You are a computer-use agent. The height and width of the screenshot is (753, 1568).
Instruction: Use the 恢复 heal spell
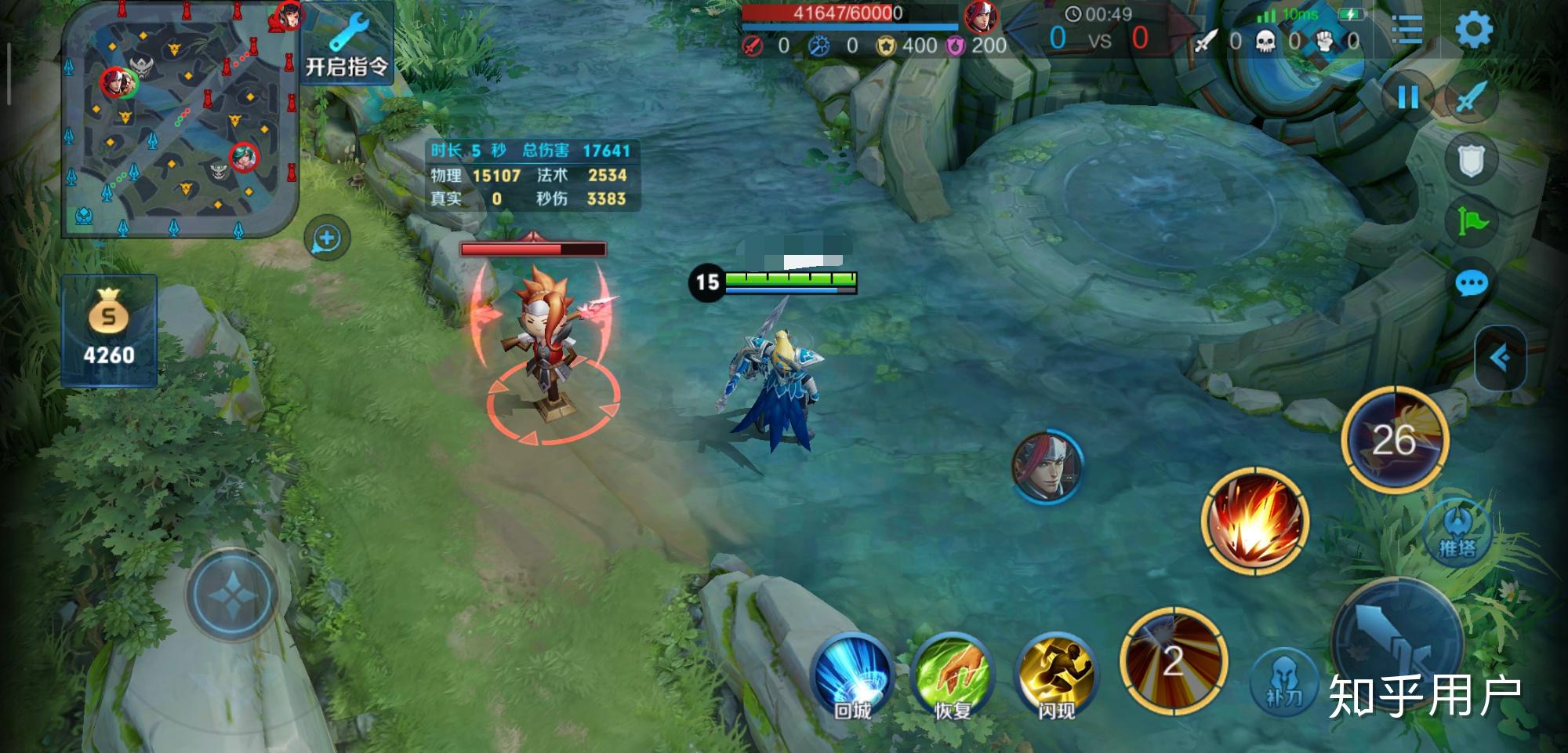[x=953, y=676]
